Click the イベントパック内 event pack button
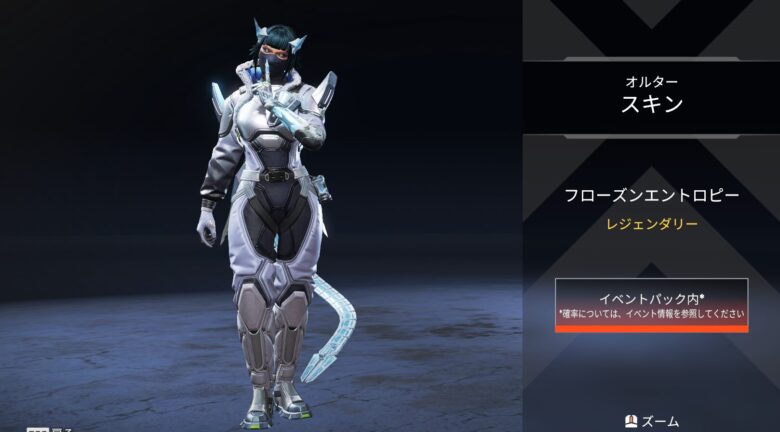The image size is (780, 432). 652,304
